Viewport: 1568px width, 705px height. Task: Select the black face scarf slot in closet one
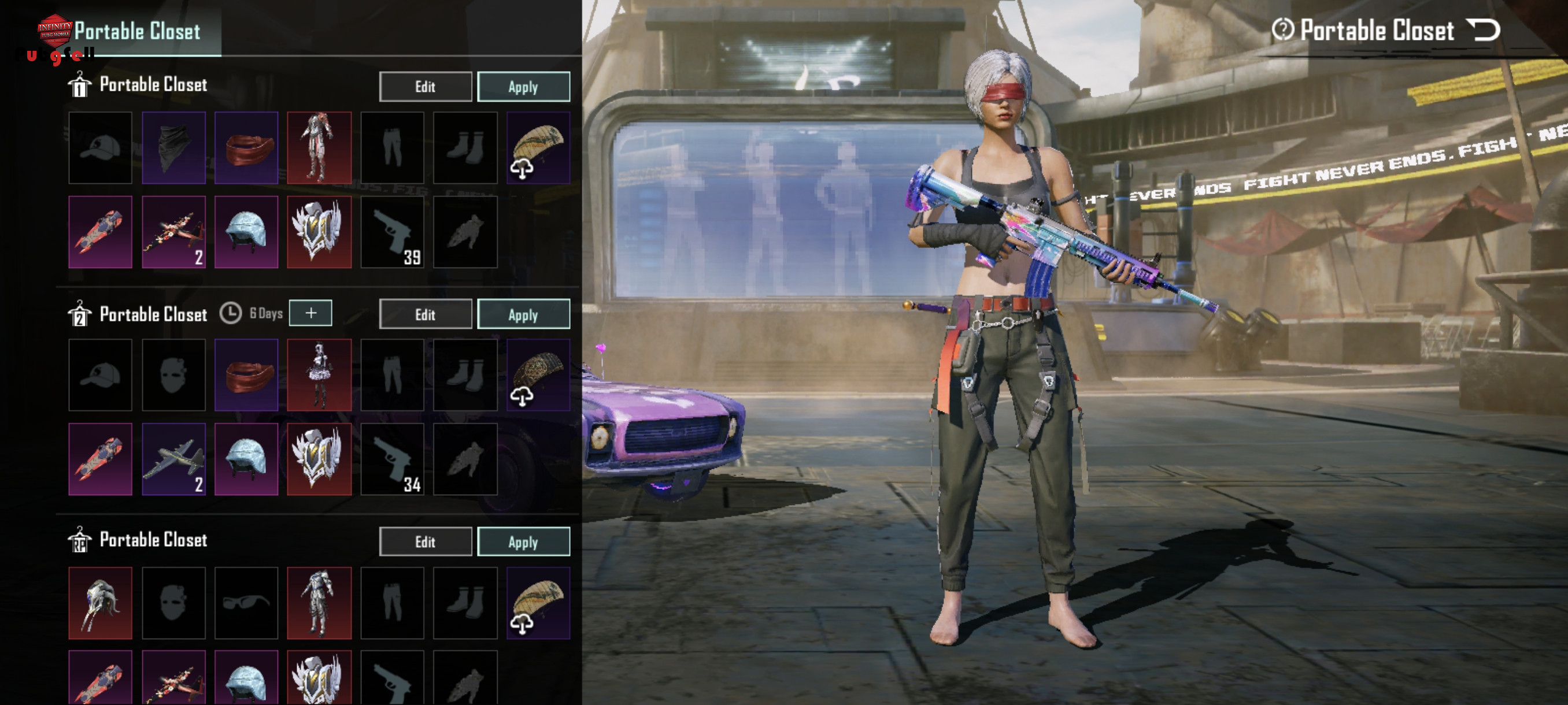[173, 147]
